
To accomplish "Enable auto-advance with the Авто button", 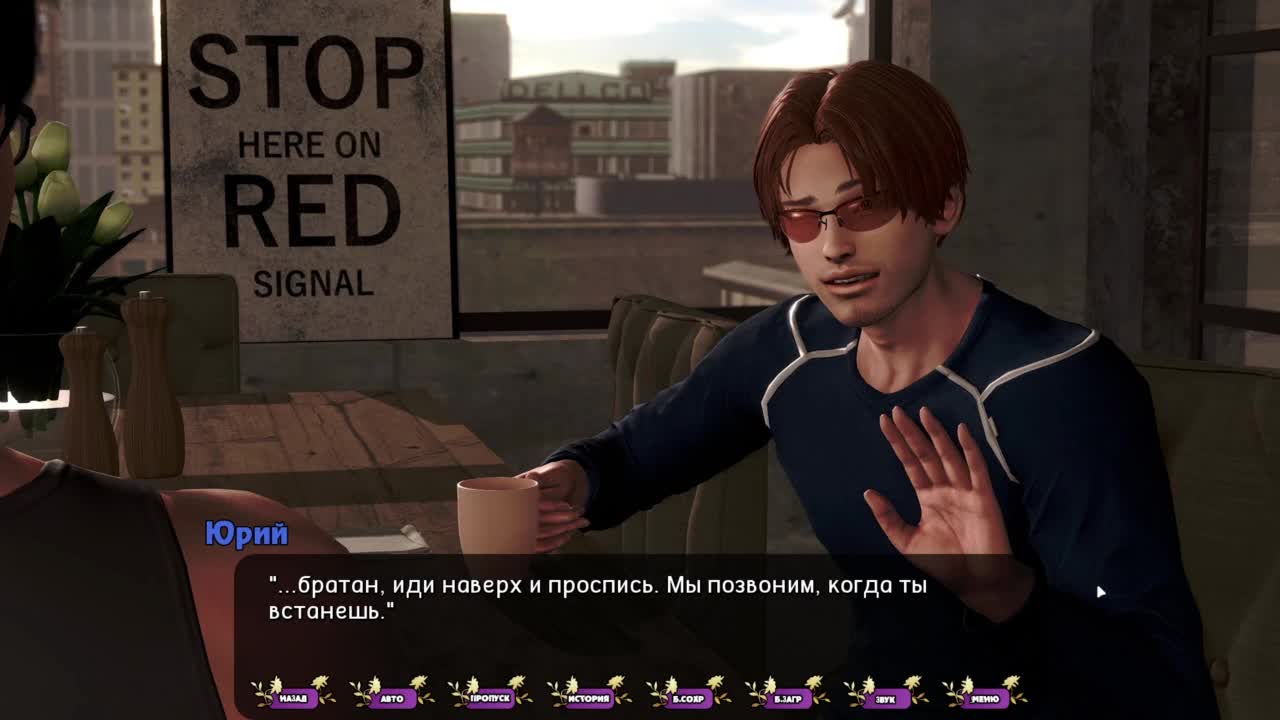I will (392, 698).
